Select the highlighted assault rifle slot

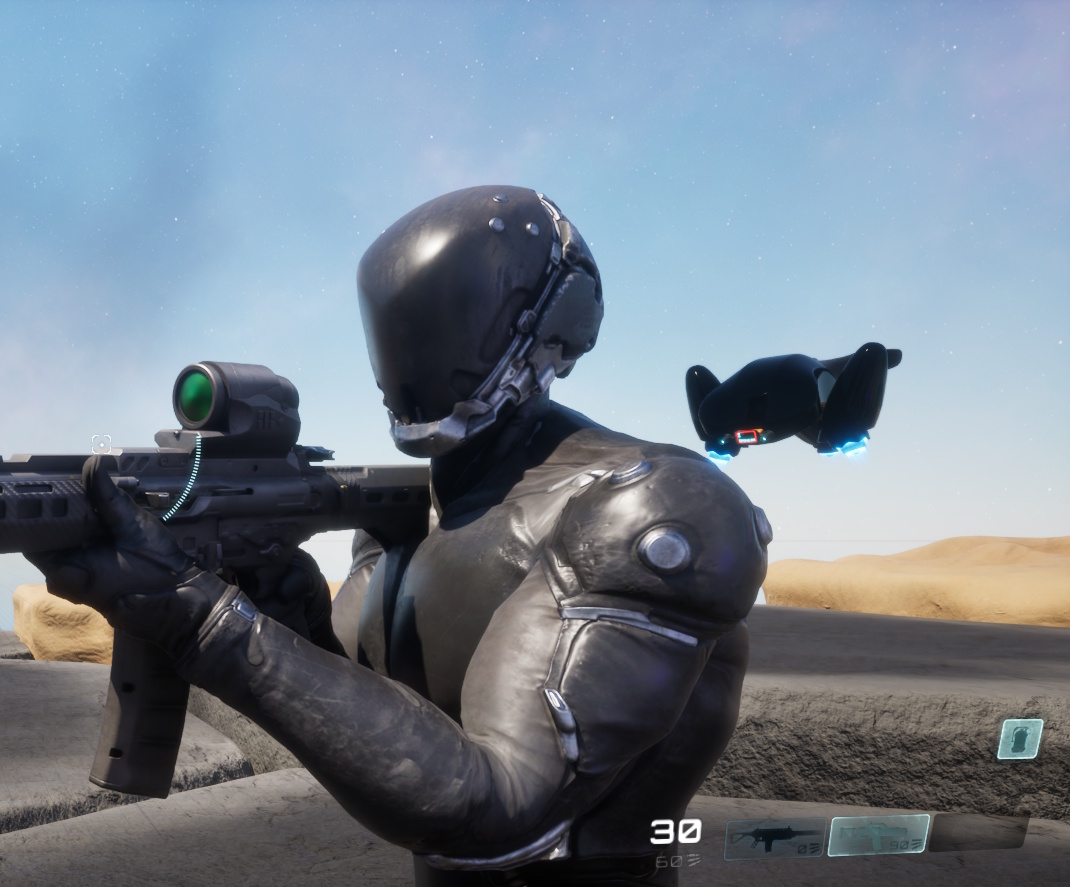pos(879,835)
